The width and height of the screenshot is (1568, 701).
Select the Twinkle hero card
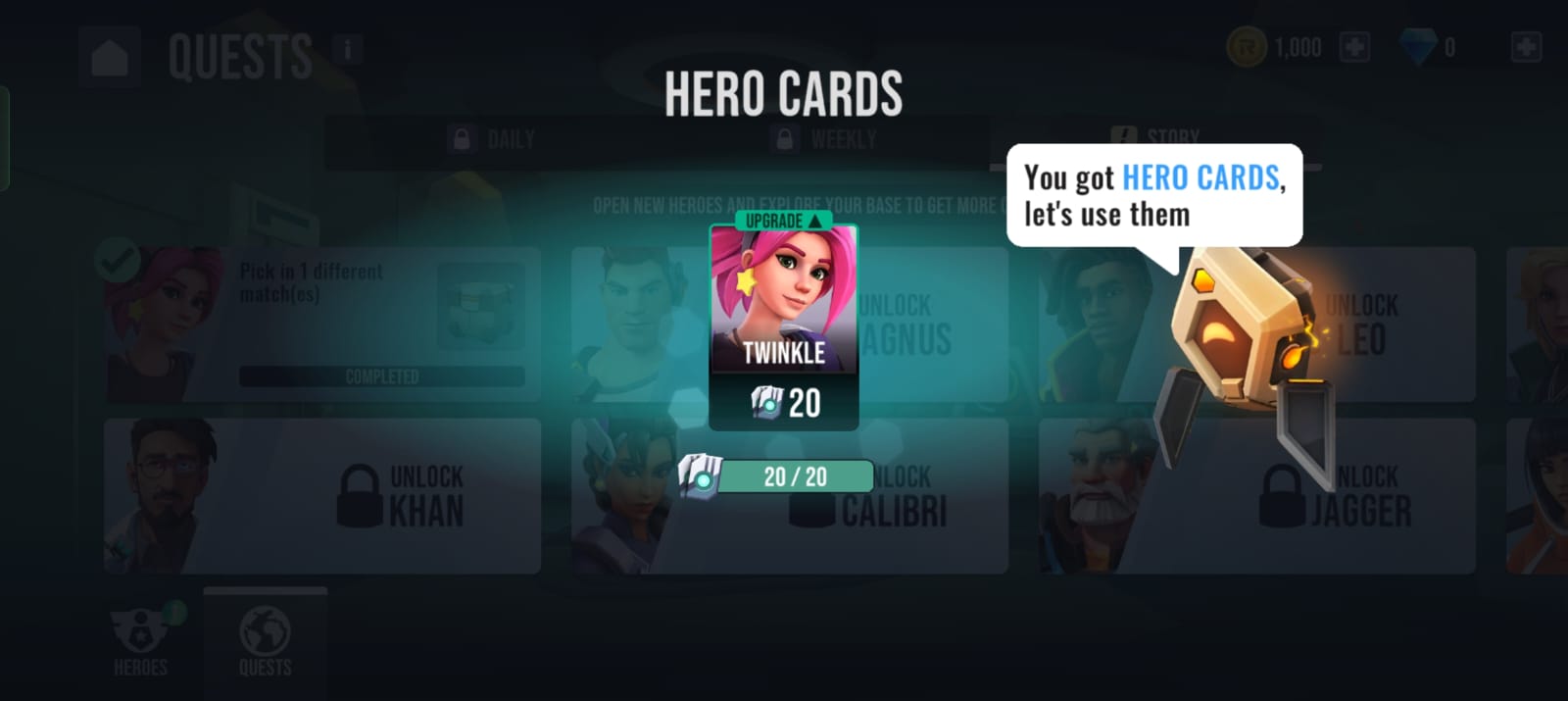783,325
